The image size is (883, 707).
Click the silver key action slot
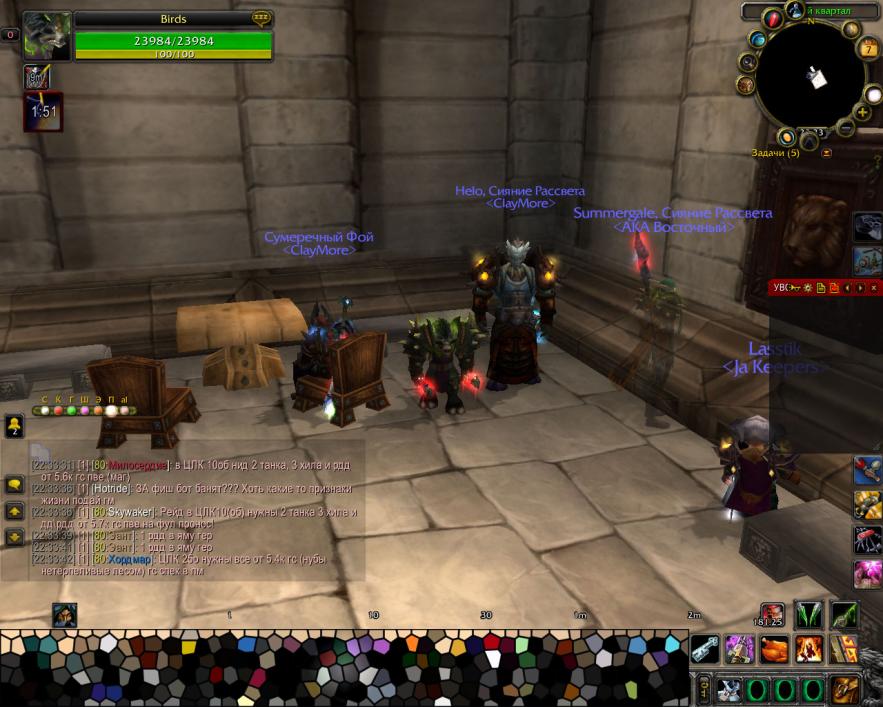tap(706, 647)
